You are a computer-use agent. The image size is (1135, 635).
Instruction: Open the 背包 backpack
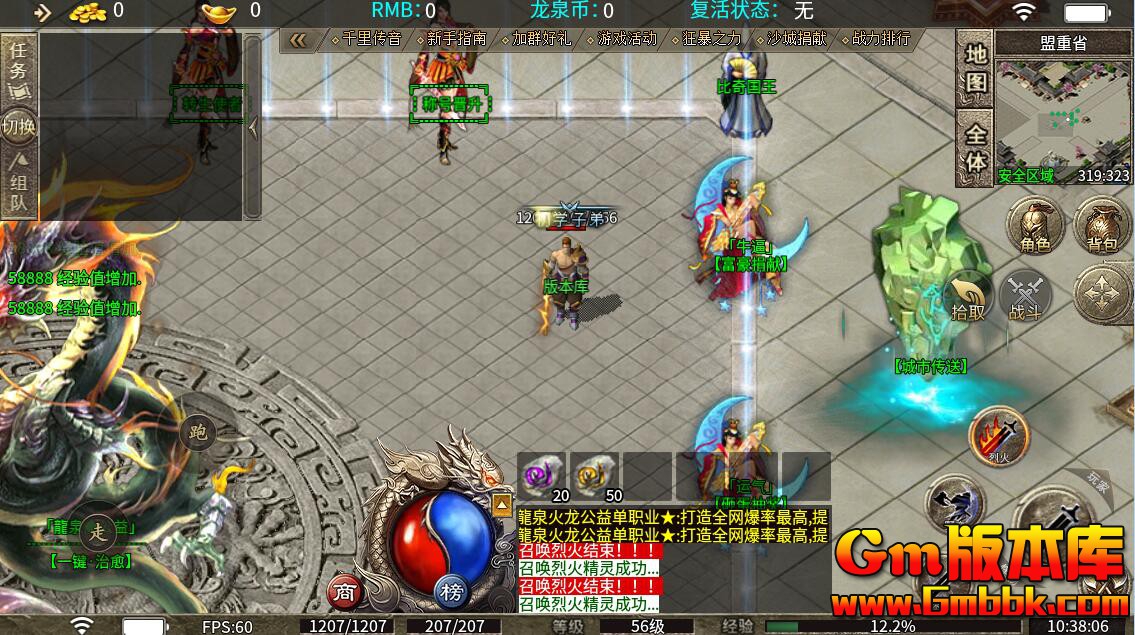point(1101,226)
